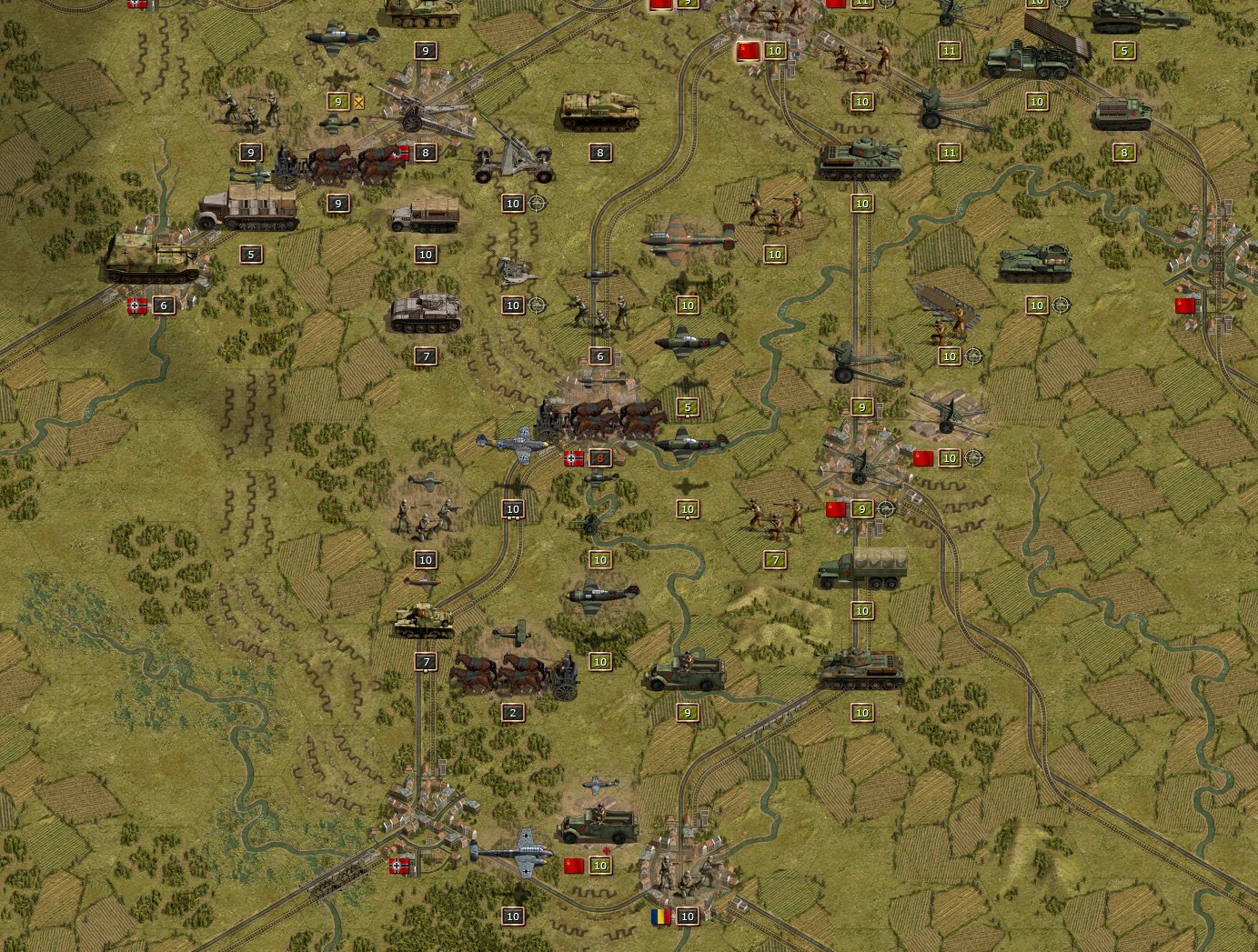Click the Soviet red flag near the bottom jeep
This screenshot has width=1258, height=952.
pos(571,866)
